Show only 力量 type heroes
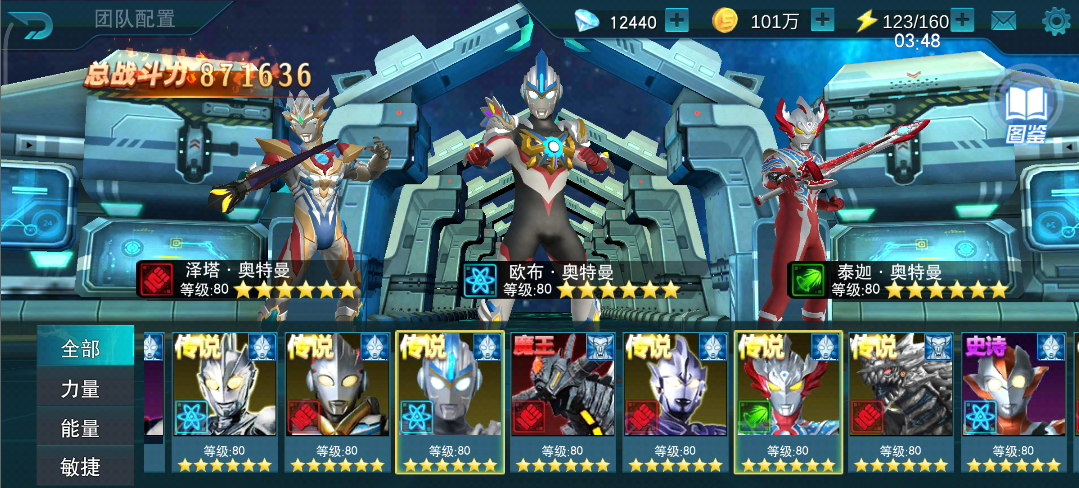1079x488 pixels. tap(83, 388)
